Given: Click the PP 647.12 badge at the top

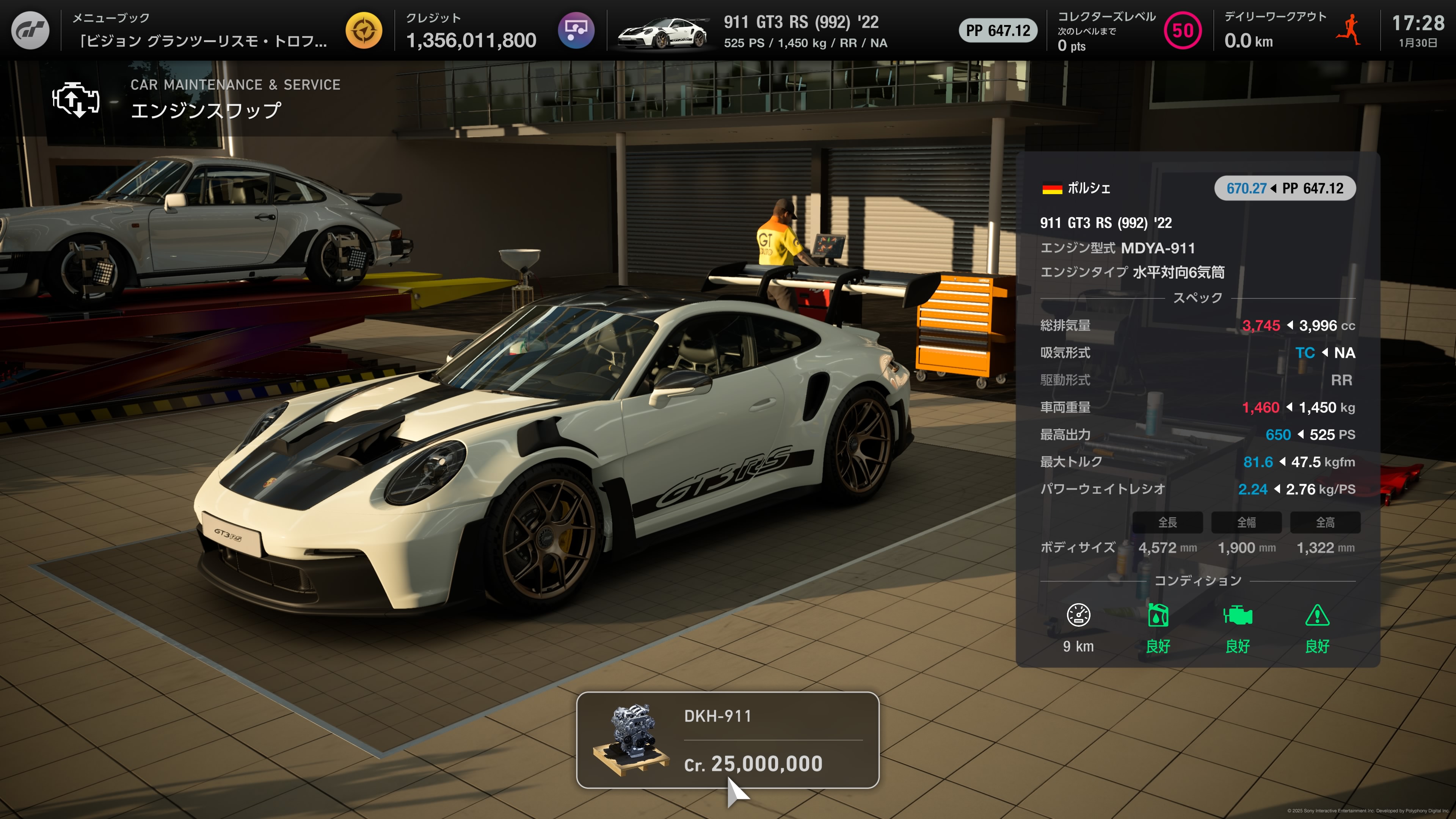Looking at the screenshot, I should (x=998, y=31).
